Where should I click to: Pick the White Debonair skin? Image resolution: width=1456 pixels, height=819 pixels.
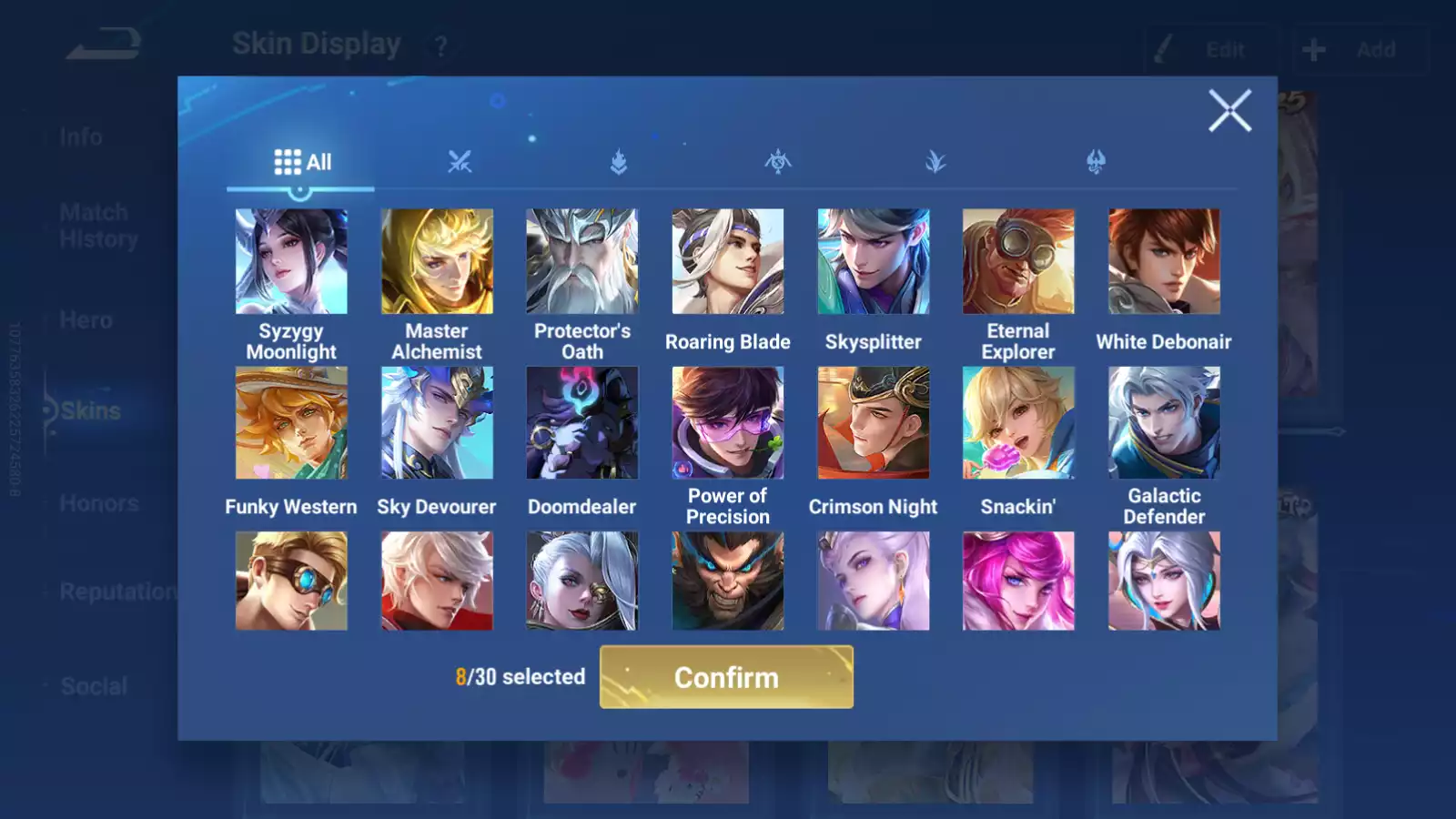click(x=1164, y=262)
